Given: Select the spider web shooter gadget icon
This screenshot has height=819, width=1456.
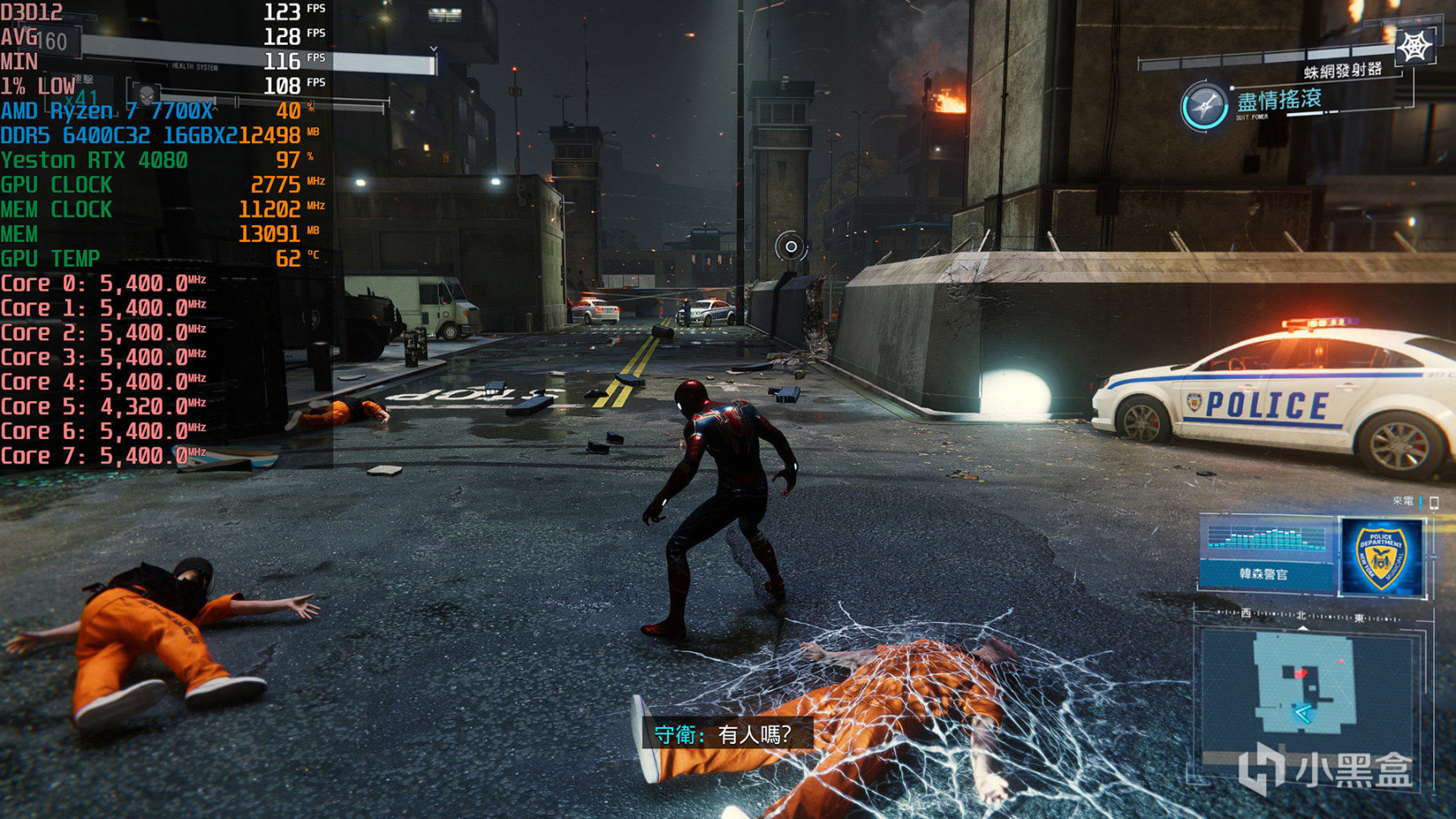Looking at the screenshot, I should [x=1414, y=47].
